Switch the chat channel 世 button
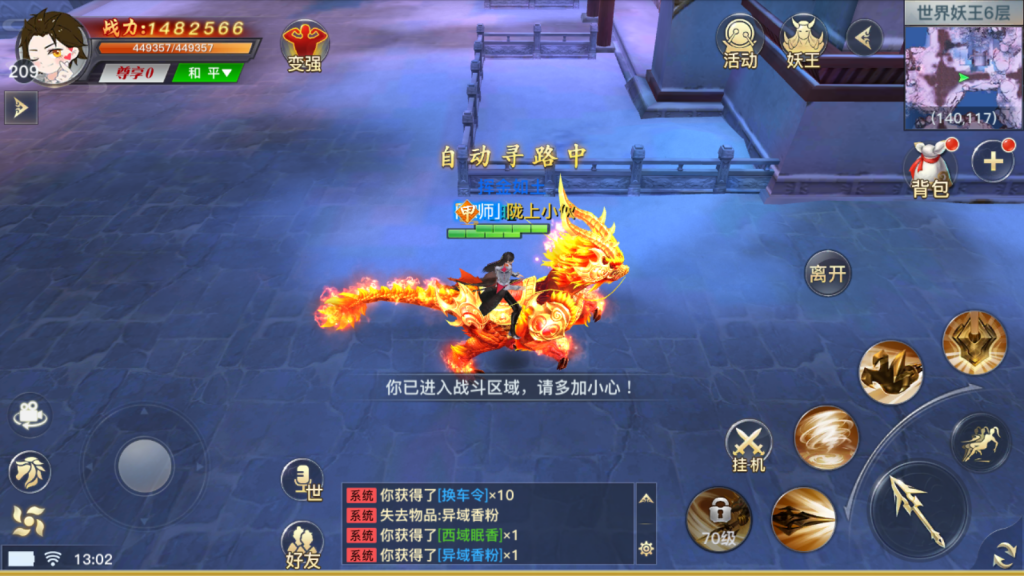The width and height of the screenshot is (1024, 576). 301,481
